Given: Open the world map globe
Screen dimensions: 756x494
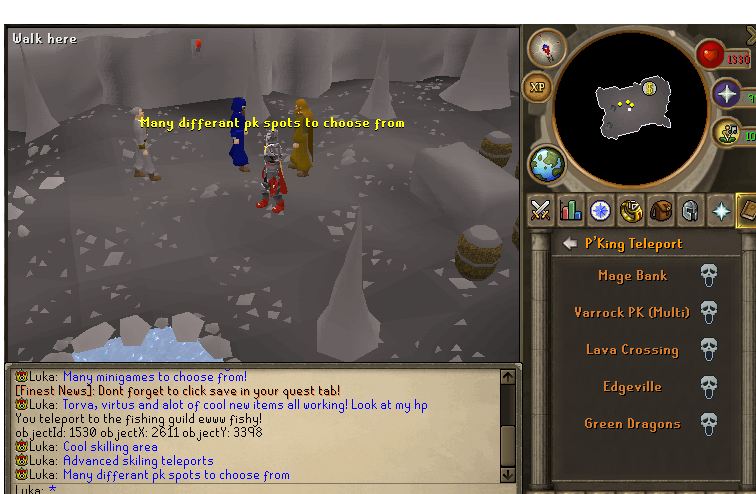Looking at the screenshot, I should pos(546,165).
